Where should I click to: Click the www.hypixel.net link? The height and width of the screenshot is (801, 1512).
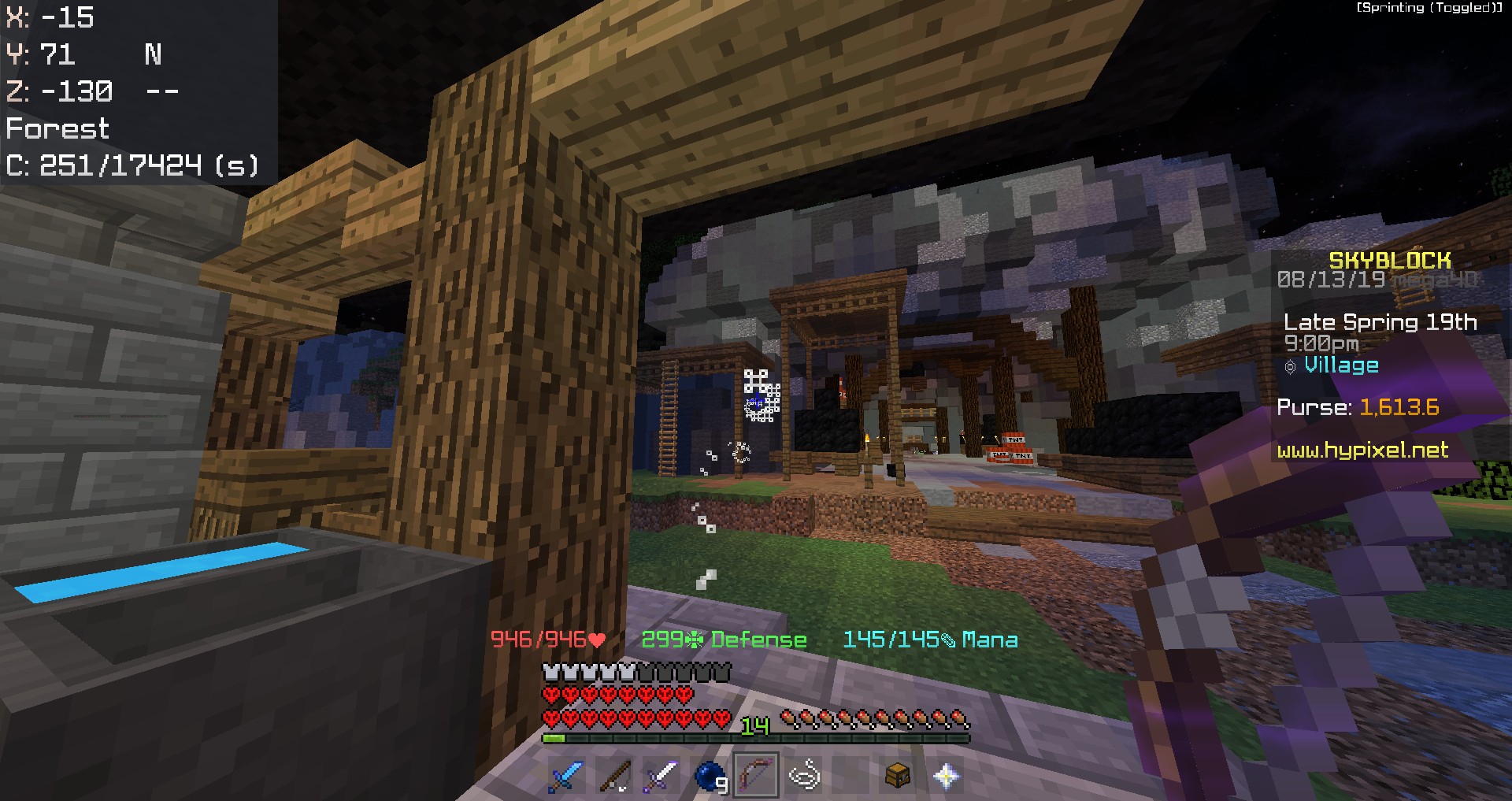point(1362,451)
